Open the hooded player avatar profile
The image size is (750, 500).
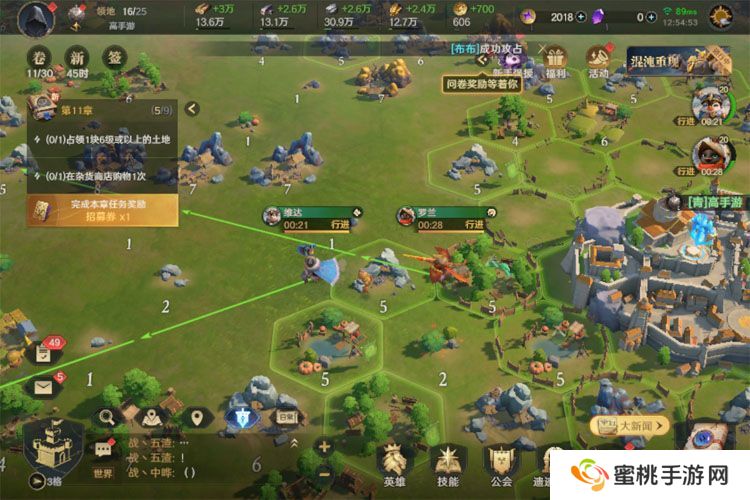tap(37, 17)
